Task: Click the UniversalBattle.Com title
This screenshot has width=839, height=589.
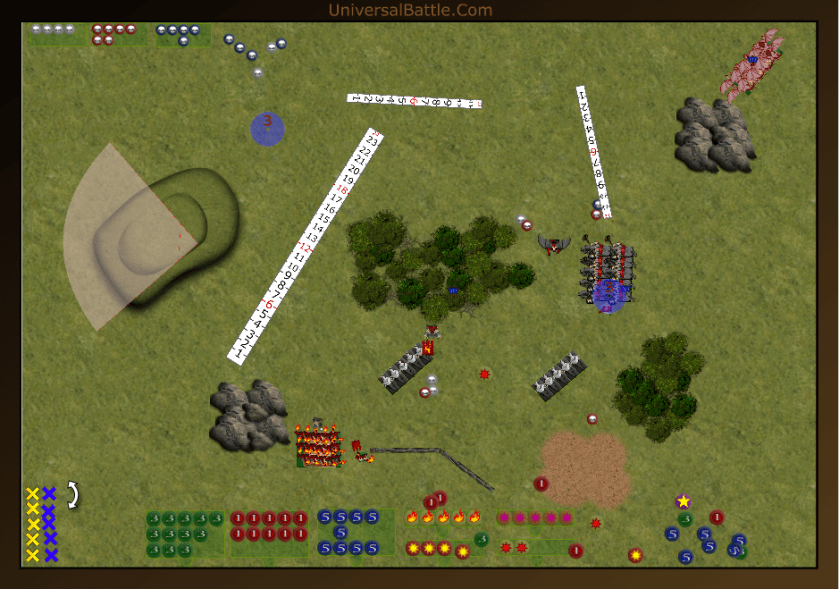Action: [410, 11]
